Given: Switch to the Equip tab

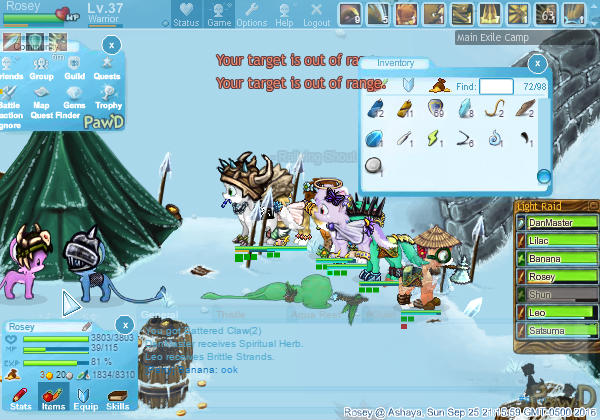Looking at the screenshot, I should (x=85, y=397).
